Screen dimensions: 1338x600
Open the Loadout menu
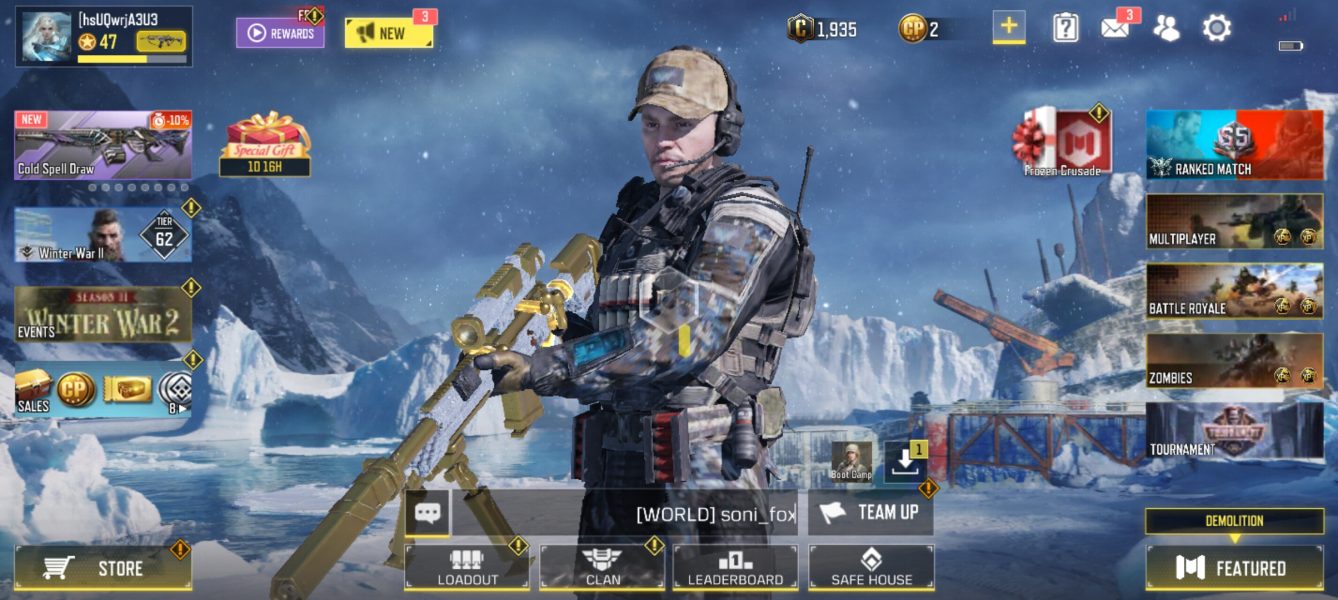(x=467, y=567)
